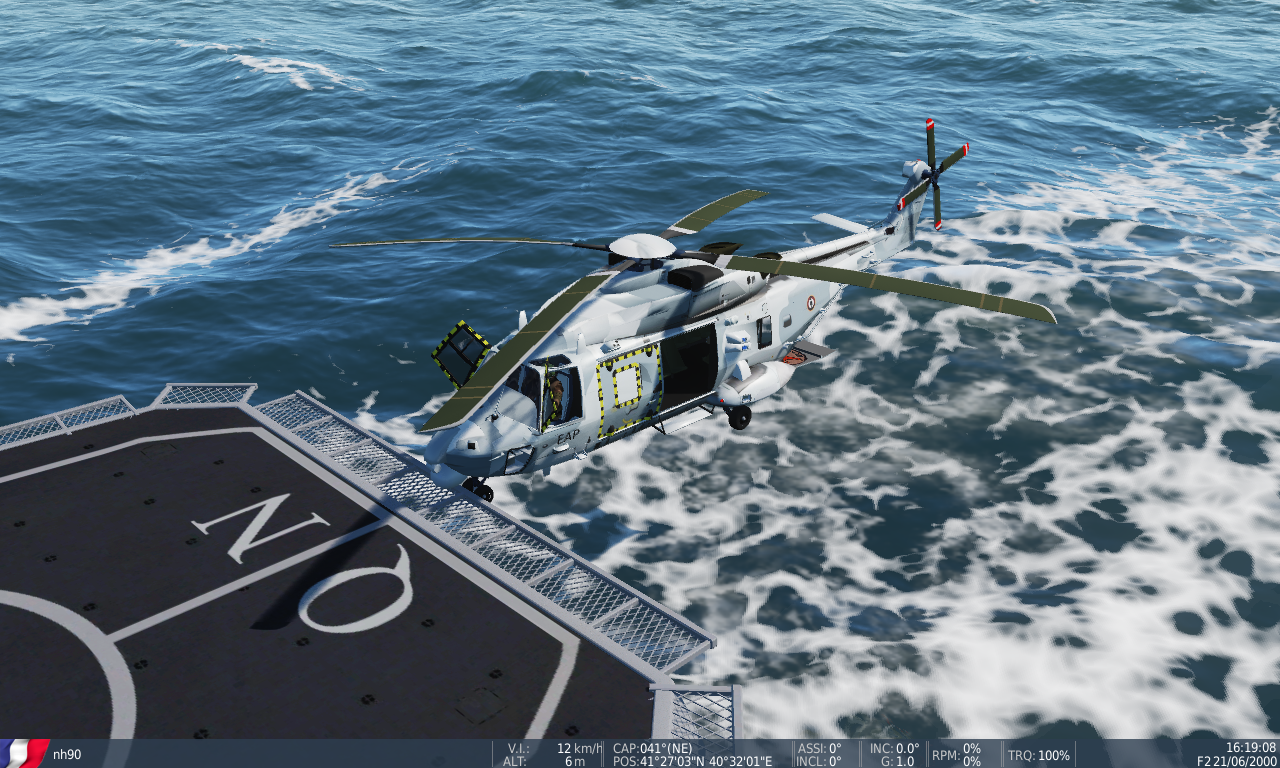The height and width of the screenshot is (768, 1280).
Task: Click the ASSI attitude indicator showing 0°
Action: (818, 746)
